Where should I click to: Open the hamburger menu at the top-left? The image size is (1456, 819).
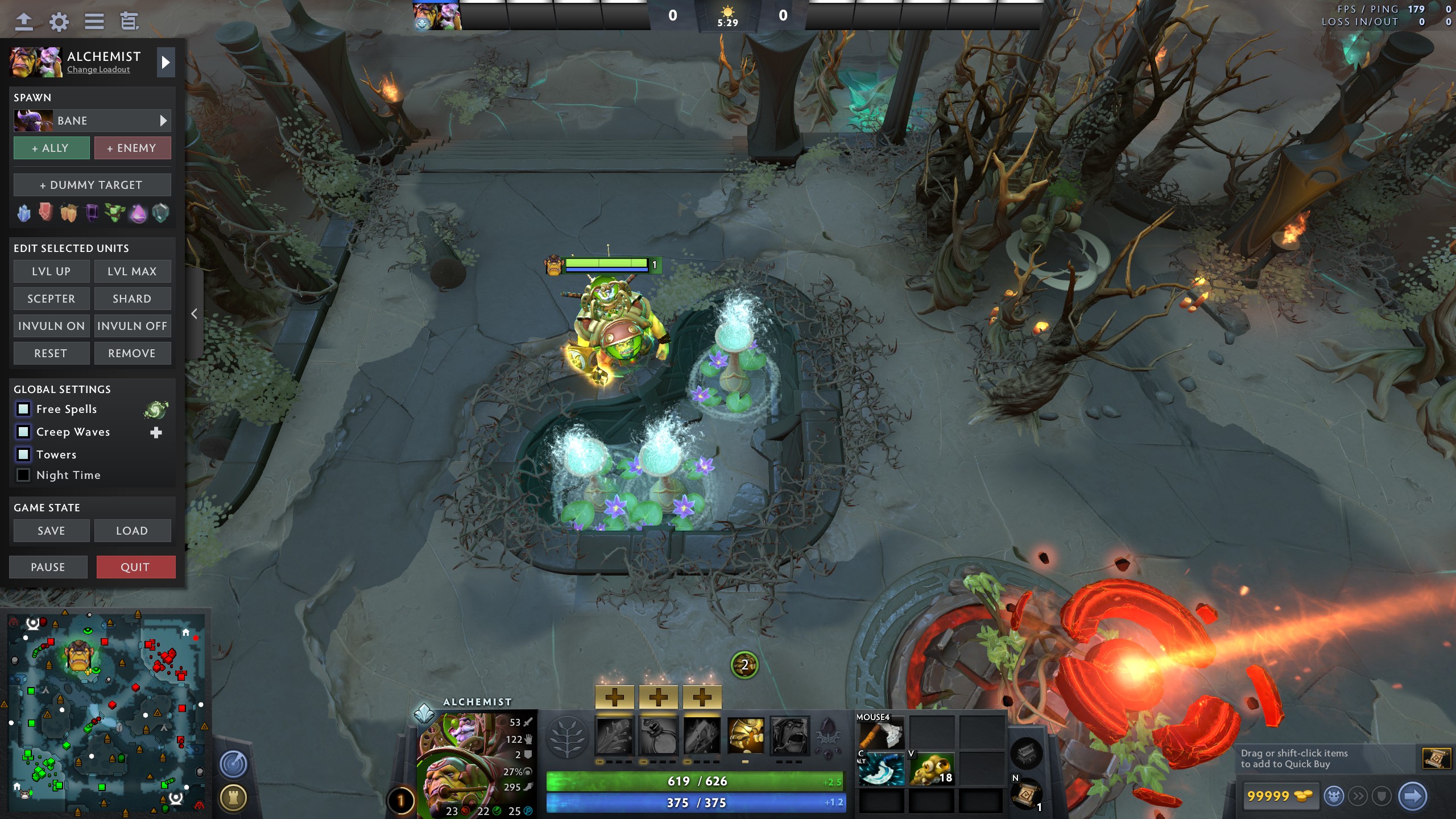[x=94, y=22]
